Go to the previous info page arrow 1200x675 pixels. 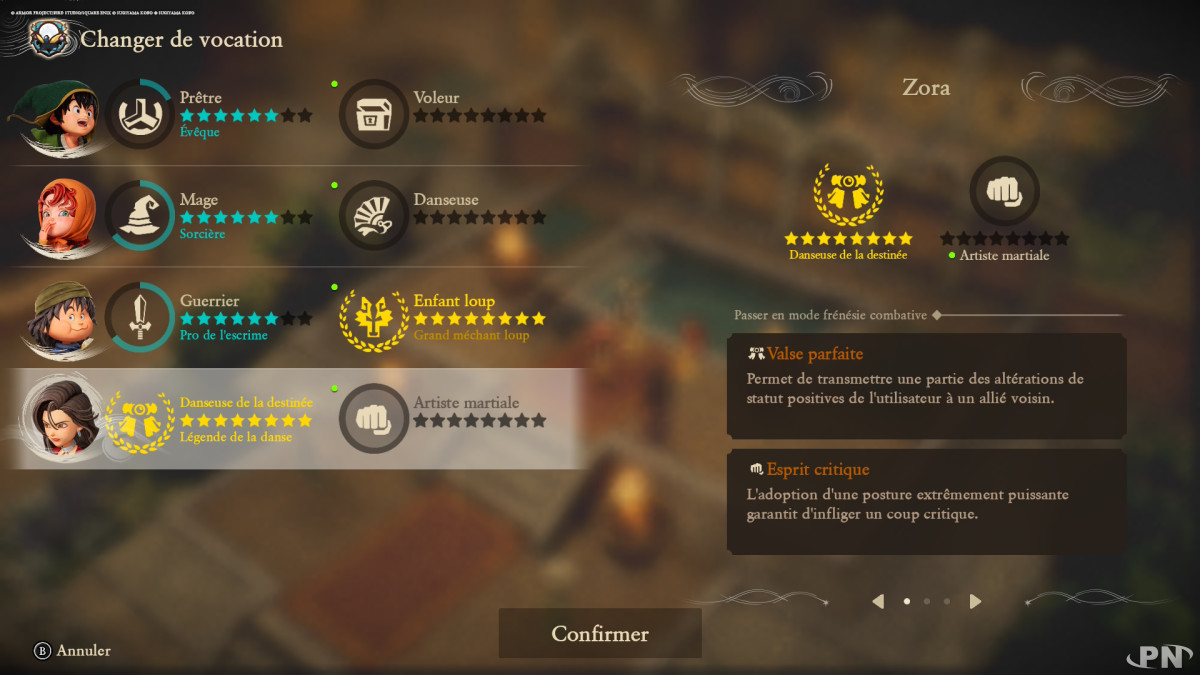pyautogui.click(x=878, y=601)
